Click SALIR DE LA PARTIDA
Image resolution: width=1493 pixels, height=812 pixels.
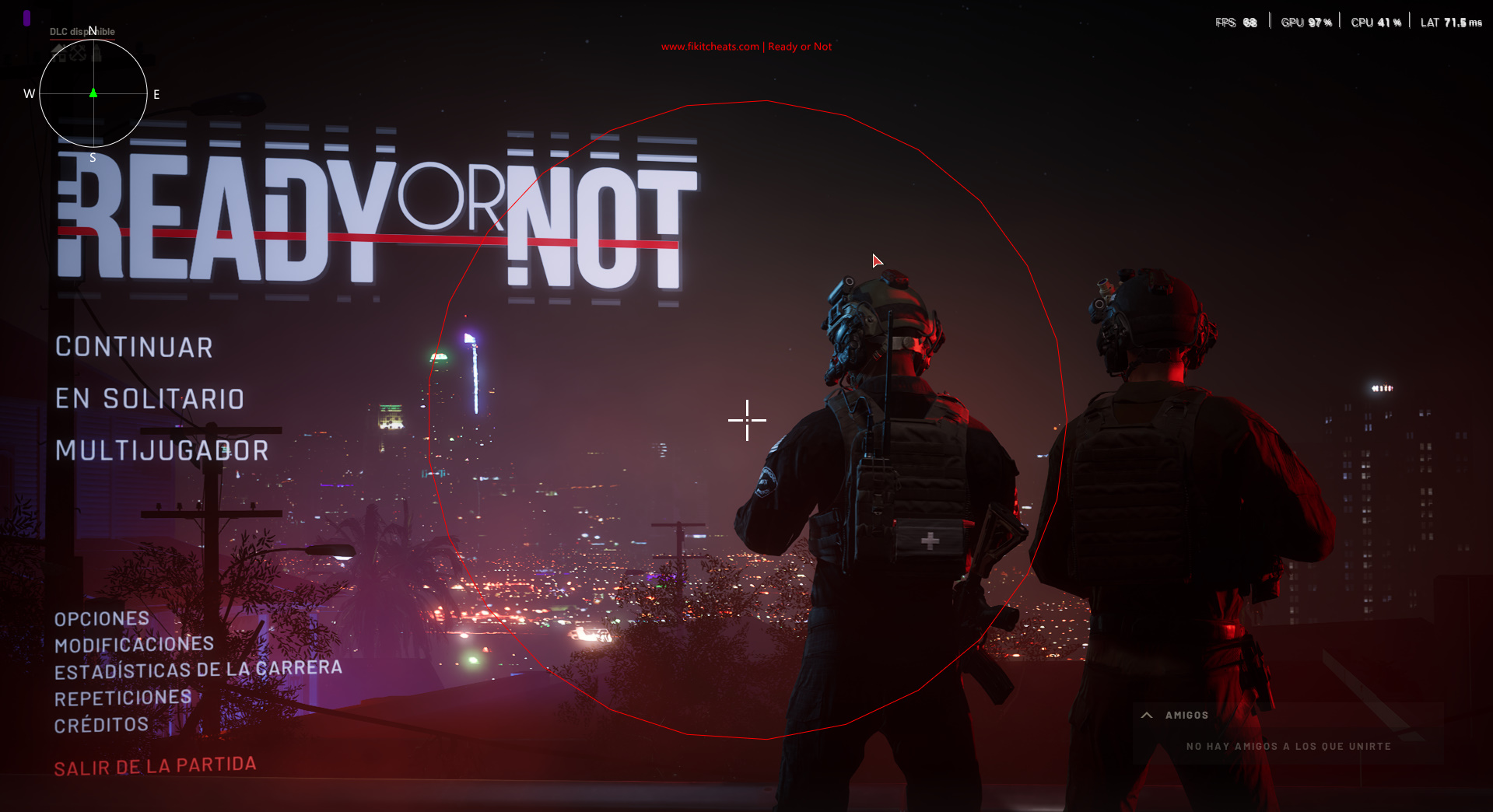(x=155, y=766)
